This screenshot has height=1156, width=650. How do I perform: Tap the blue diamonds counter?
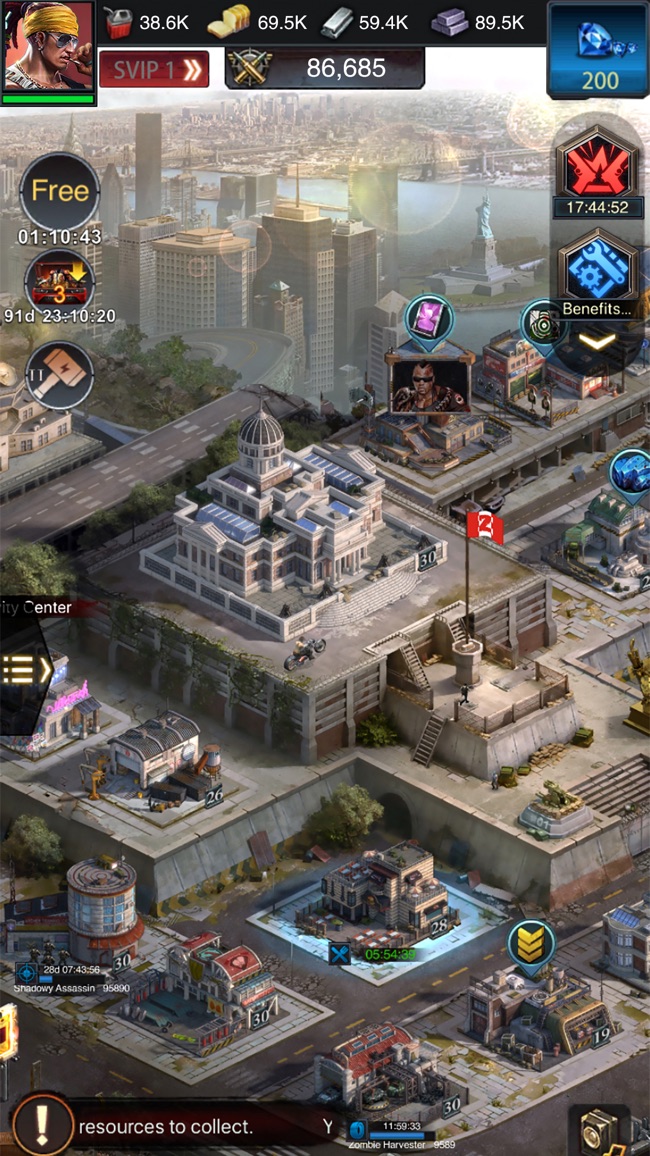pyautogui.click(x=599, y=50)
